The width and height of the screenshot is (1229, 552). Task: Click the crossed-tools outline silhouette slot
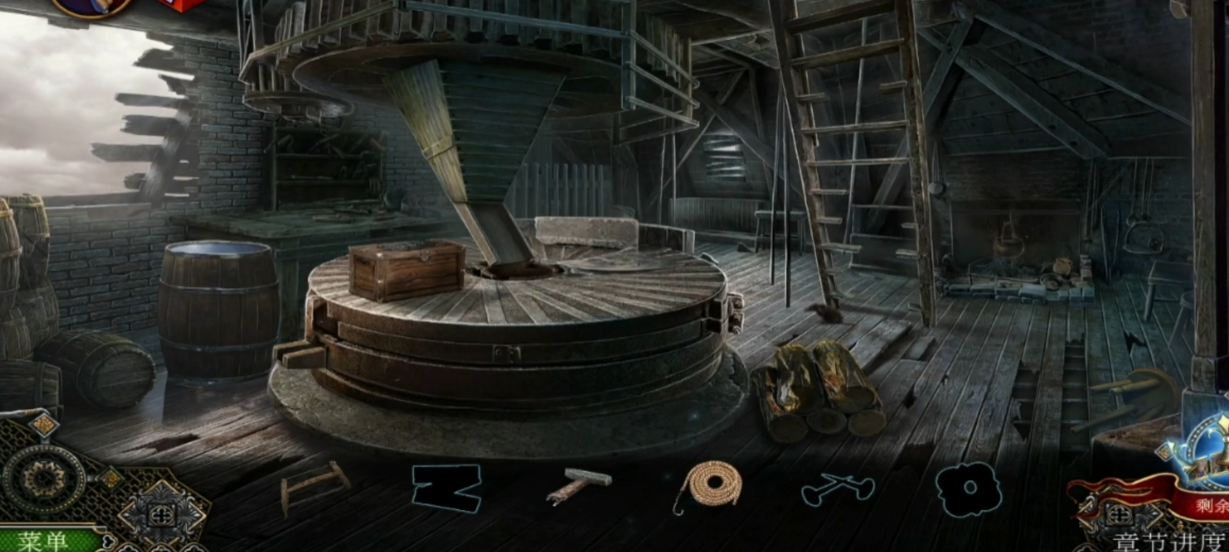pos(838,488)
